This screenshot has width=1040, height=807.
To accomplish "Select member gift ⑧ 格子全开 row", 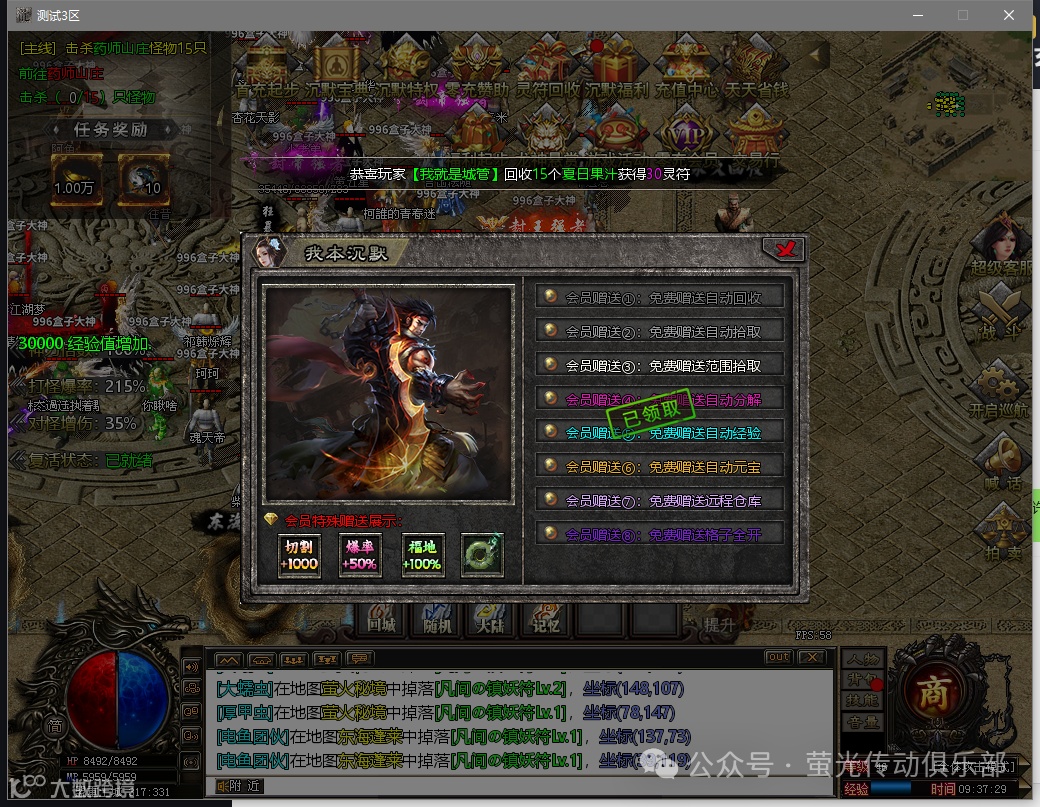I will 659,534.
